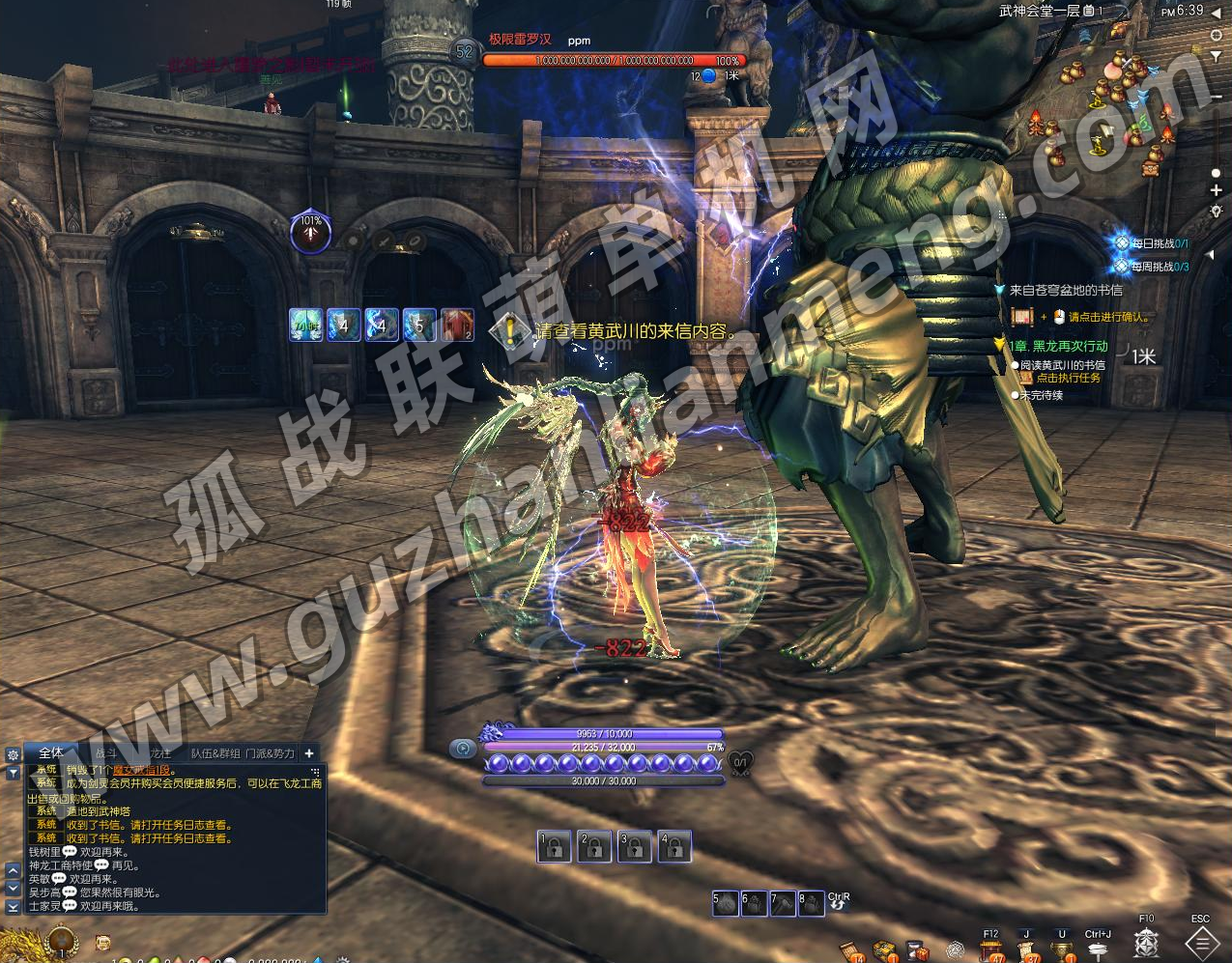Add a new chat tab with plus

[x=309, y=752]
